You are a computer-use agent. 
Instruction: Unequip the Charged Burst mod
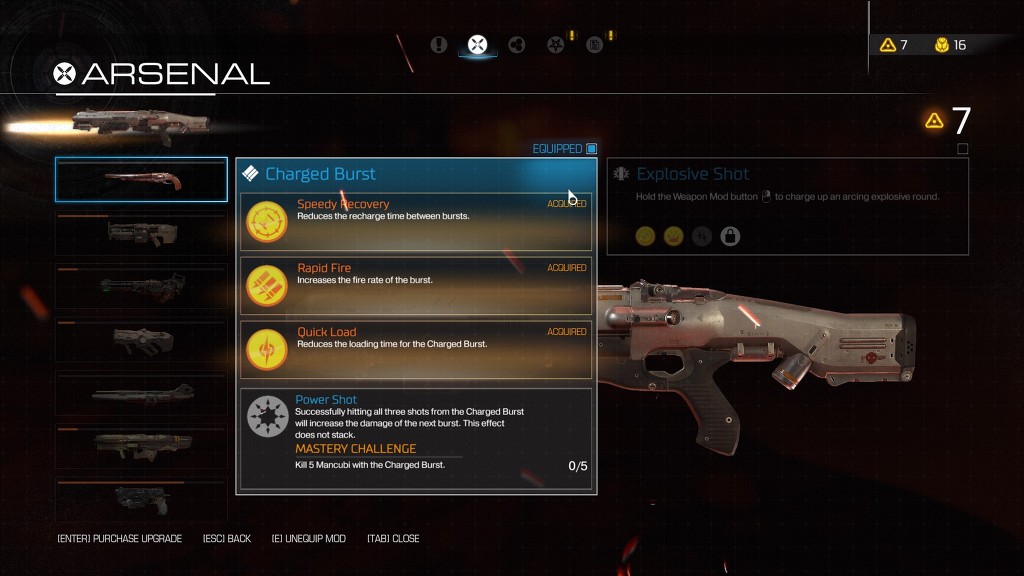pyautogui.click(x=308, y=539)
